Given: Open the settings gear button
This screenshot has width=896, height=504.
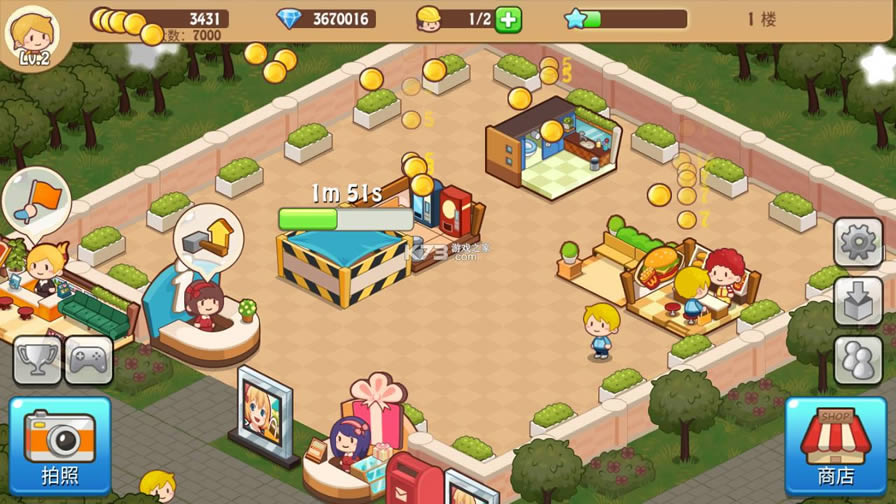Looking at the screenshot, I should (x=857, y=243).
